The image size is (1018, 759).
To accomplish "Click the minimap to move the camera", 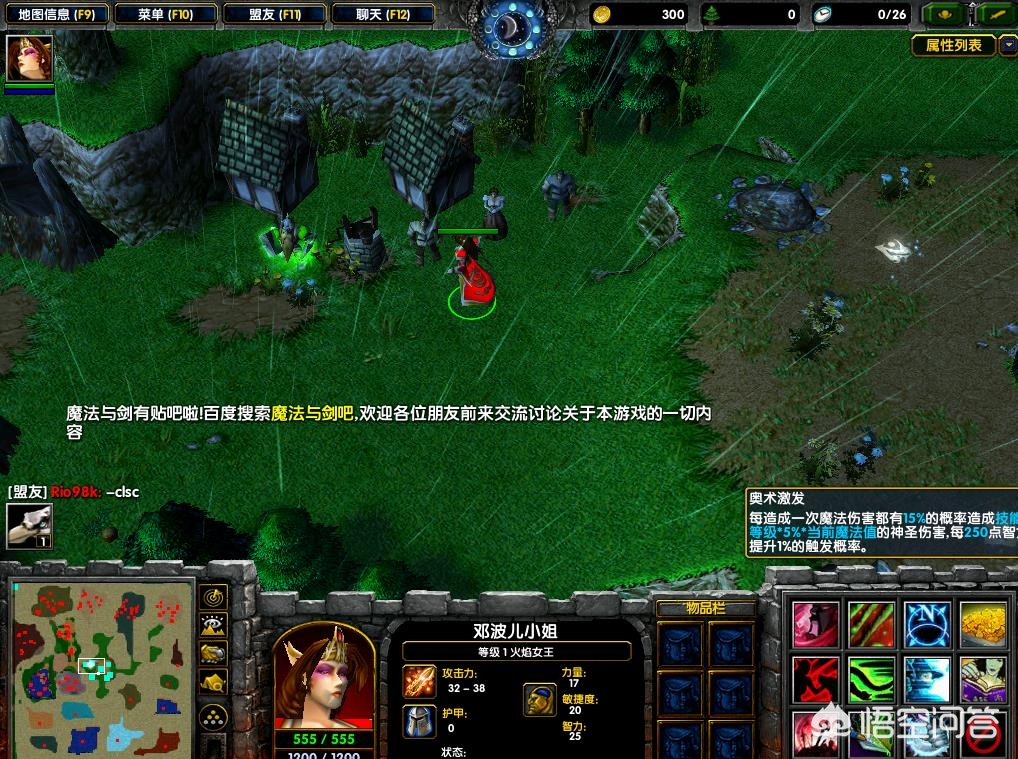I will pos(102,667).
